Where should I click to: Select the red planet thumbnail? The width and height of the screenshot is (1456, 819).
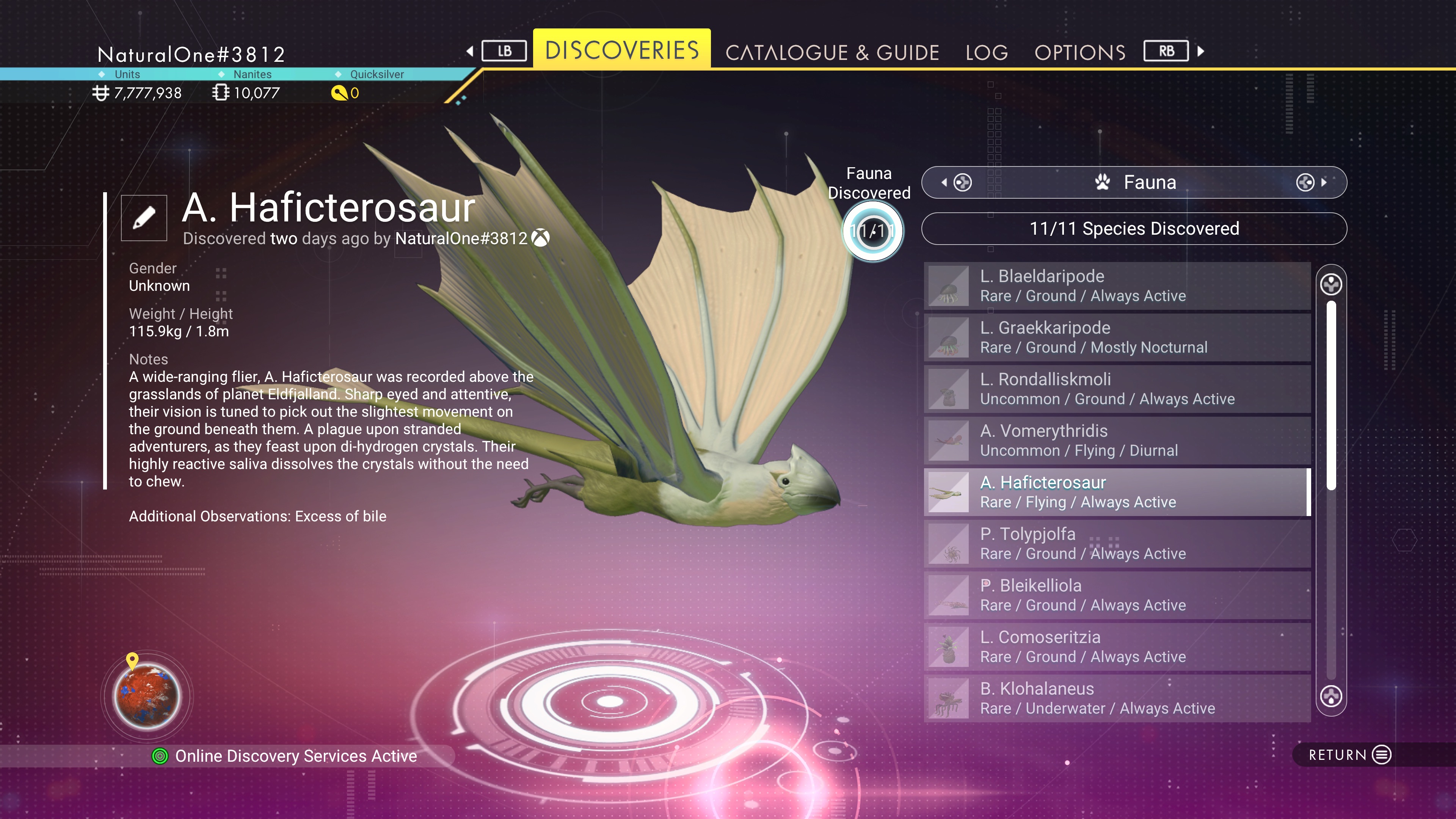(147, 697)
